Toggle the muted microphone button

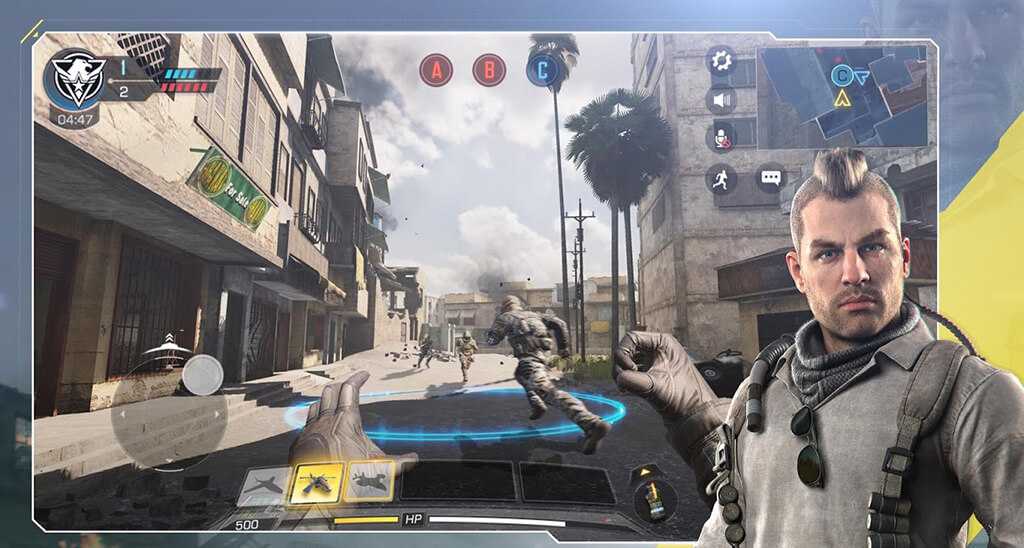point(721,137)
